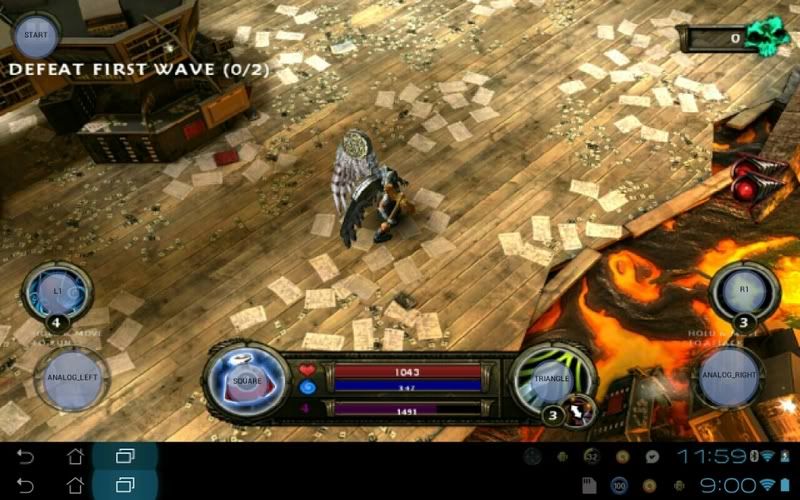Activate the R1 touch button
The image size is (800, 500).
(x=744, y=288)
